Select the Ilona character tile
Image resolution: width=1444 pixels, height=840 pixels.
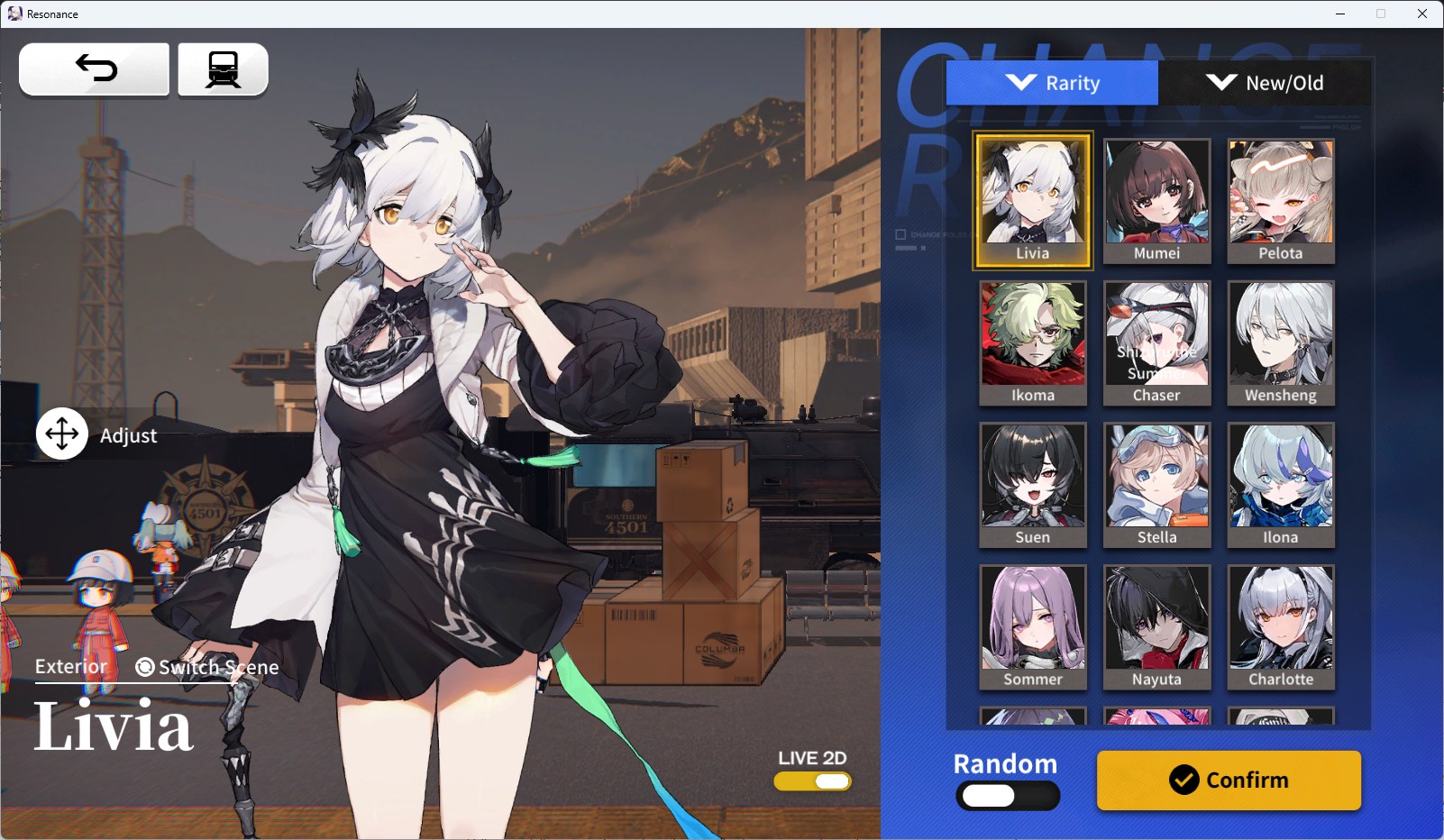pos(1281,484)
